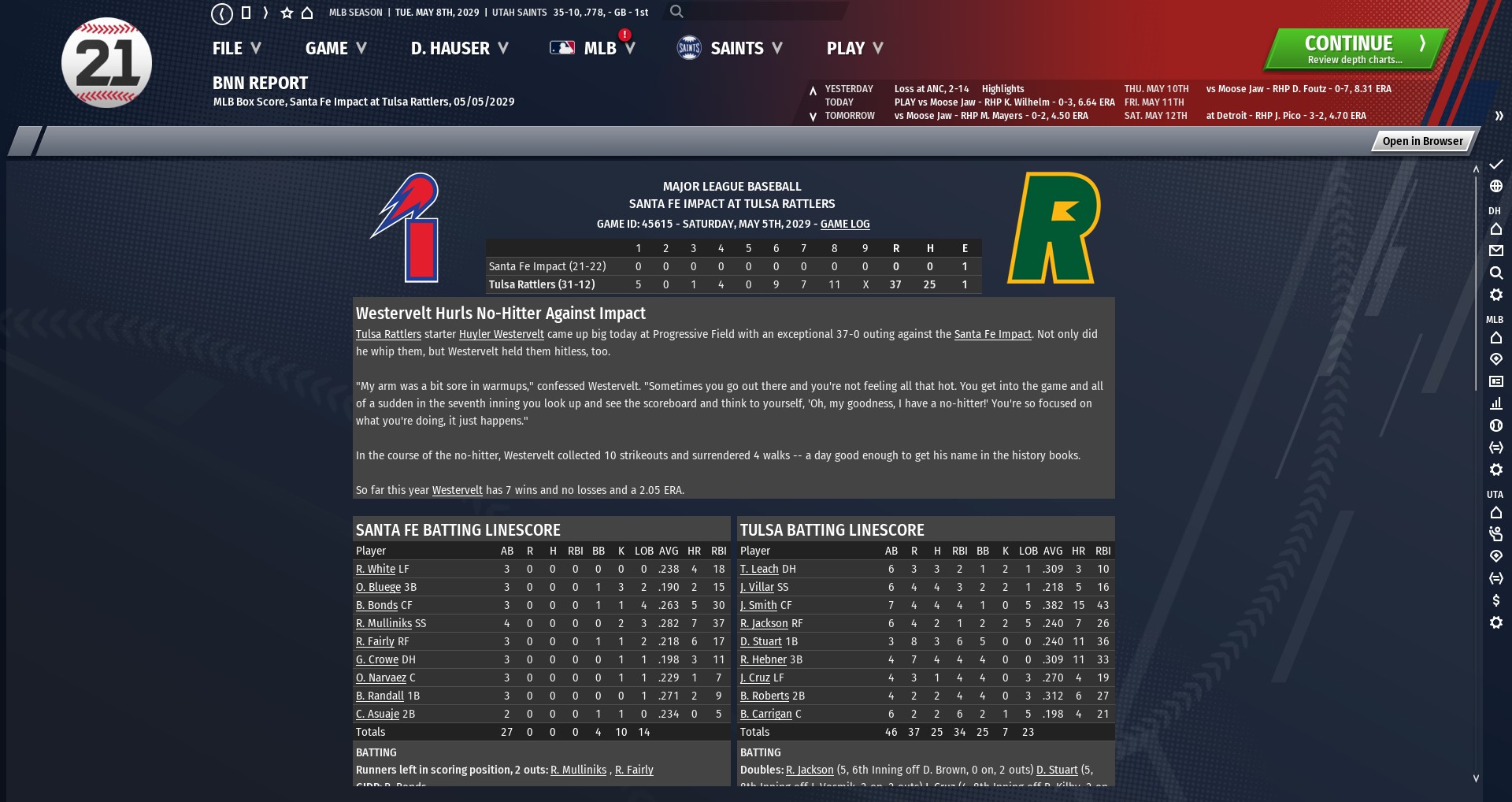Click Open in Browser button
The width and height of the screenshot is (1512, 802).
point(1422,141)
